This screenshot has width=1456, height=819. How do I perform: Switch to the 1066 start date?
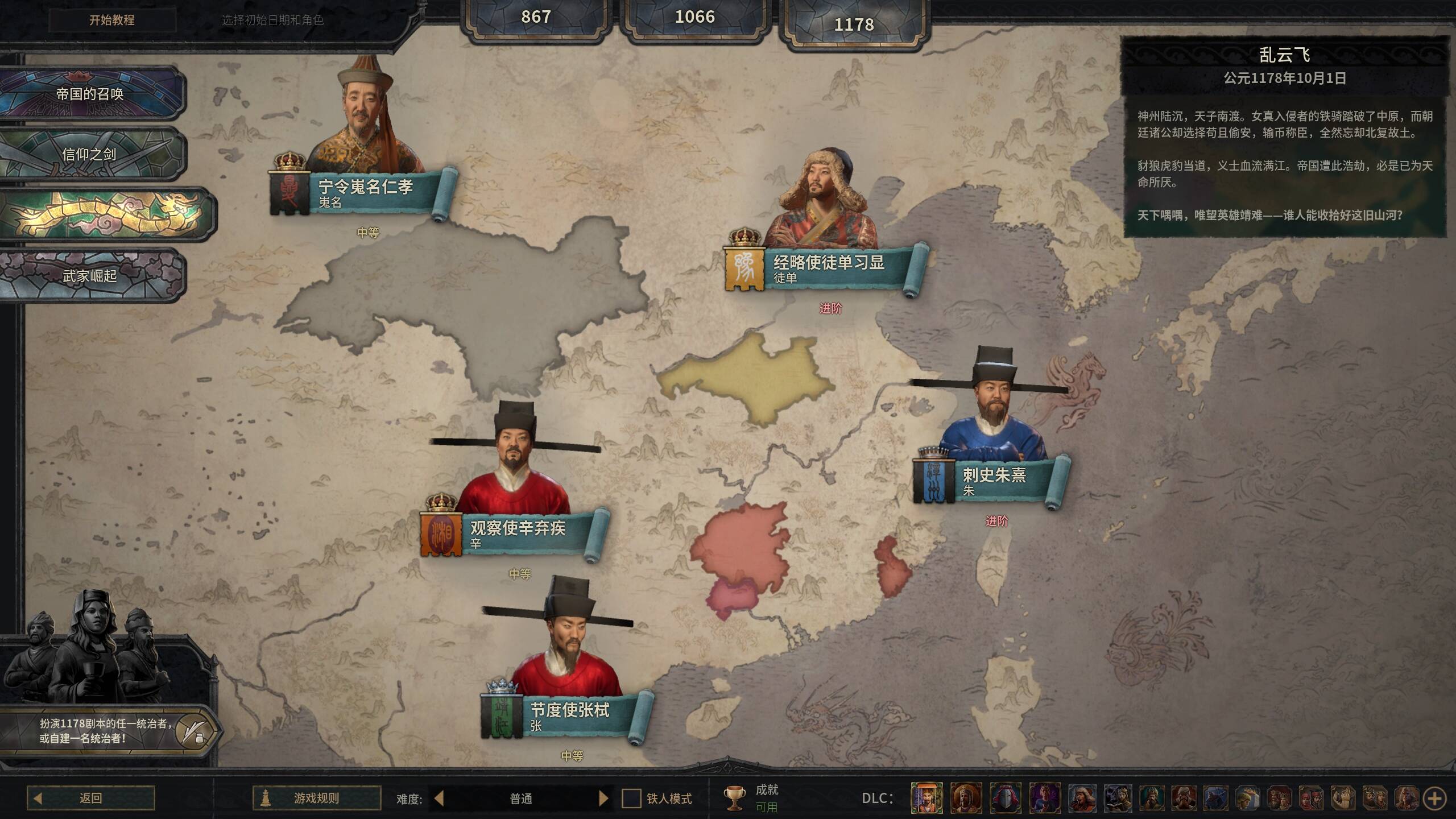click(x=694, y=17)
